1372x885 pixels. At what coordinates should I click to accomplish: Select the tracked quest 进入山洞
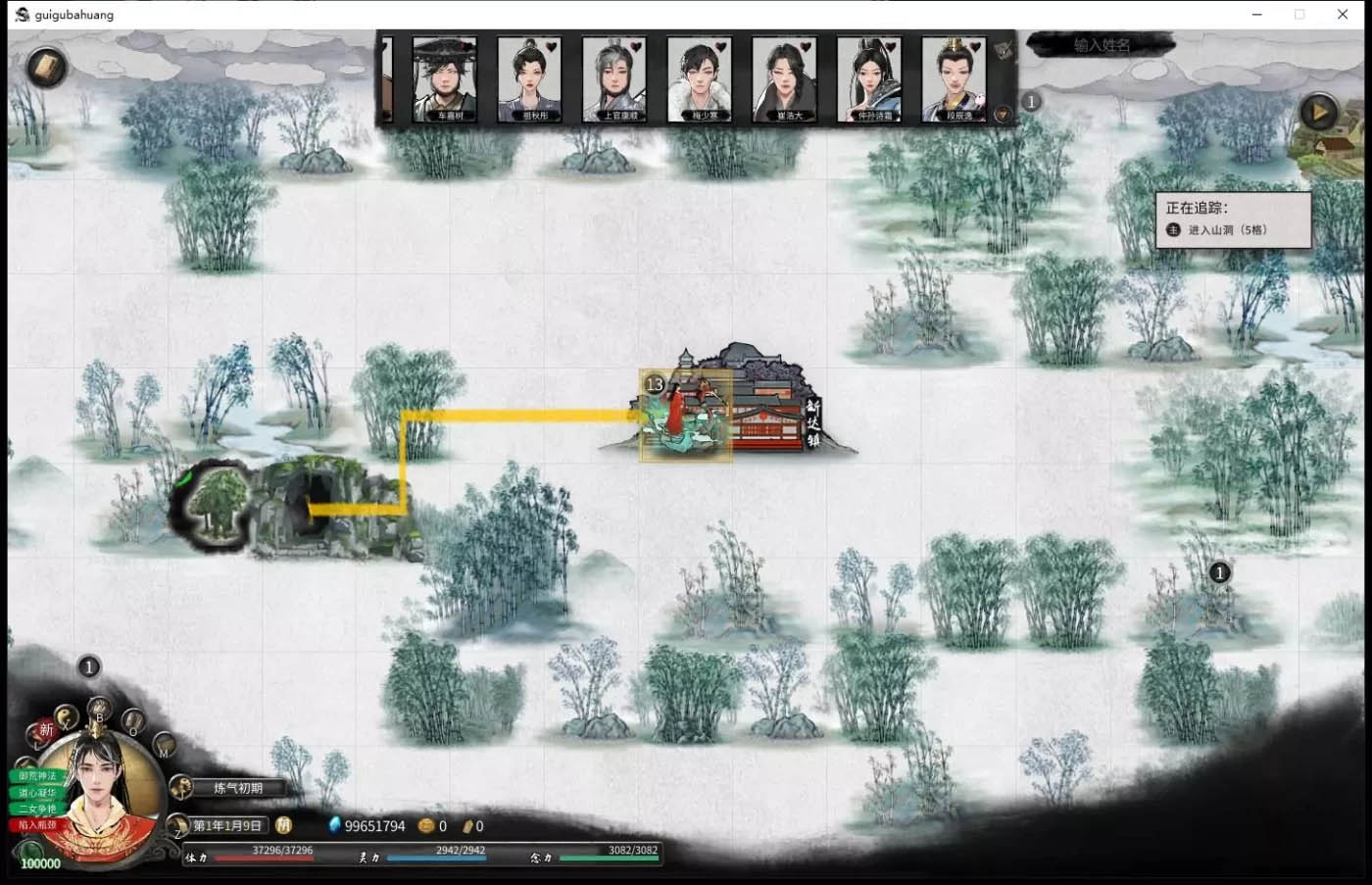click(x=1227, y=230)
